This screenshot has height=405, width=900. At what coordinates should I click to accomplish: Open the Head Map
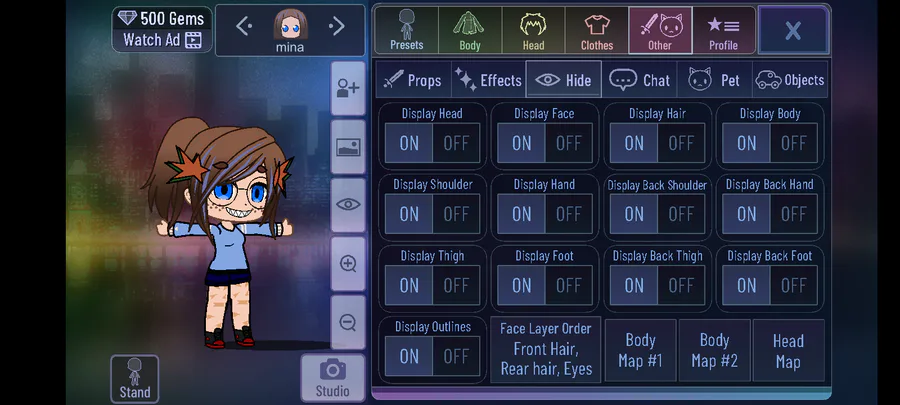tap(788, 350)
